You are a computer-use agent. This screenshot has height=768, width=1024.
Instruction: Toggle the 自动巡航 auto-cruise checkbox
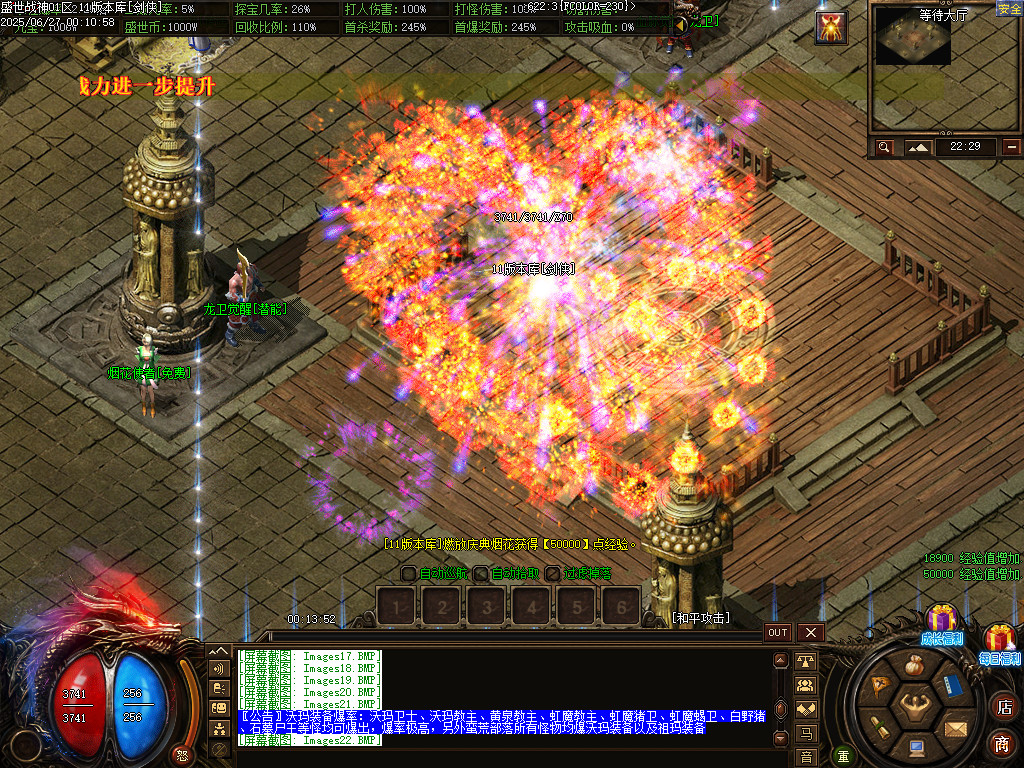click(x=408, y=574)
